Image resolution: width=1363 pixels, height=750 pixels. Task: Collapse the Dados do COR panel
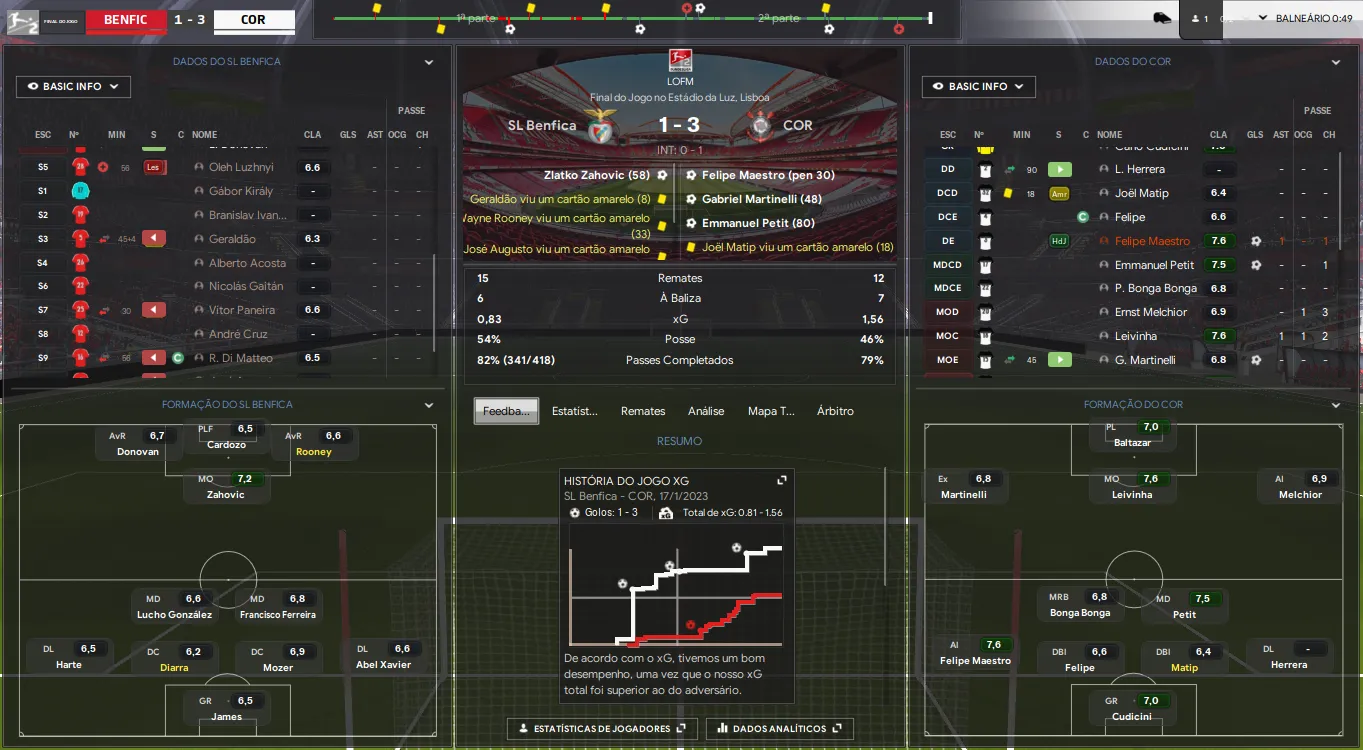[x=1335, y=62]
